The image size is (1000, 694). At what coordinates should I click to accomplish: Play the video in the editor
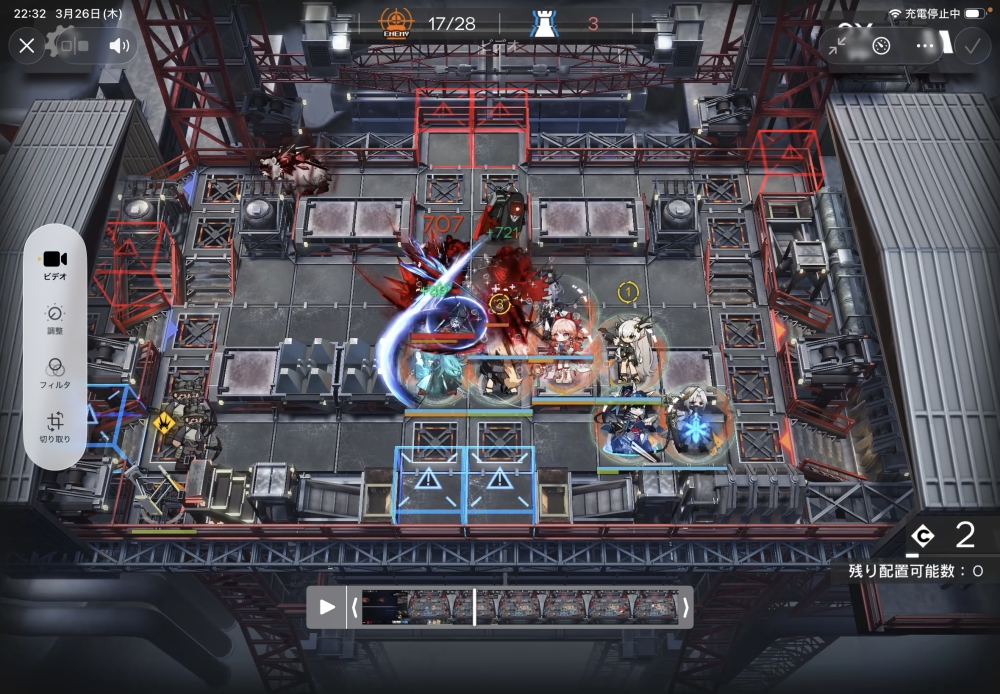coord(326,606)
